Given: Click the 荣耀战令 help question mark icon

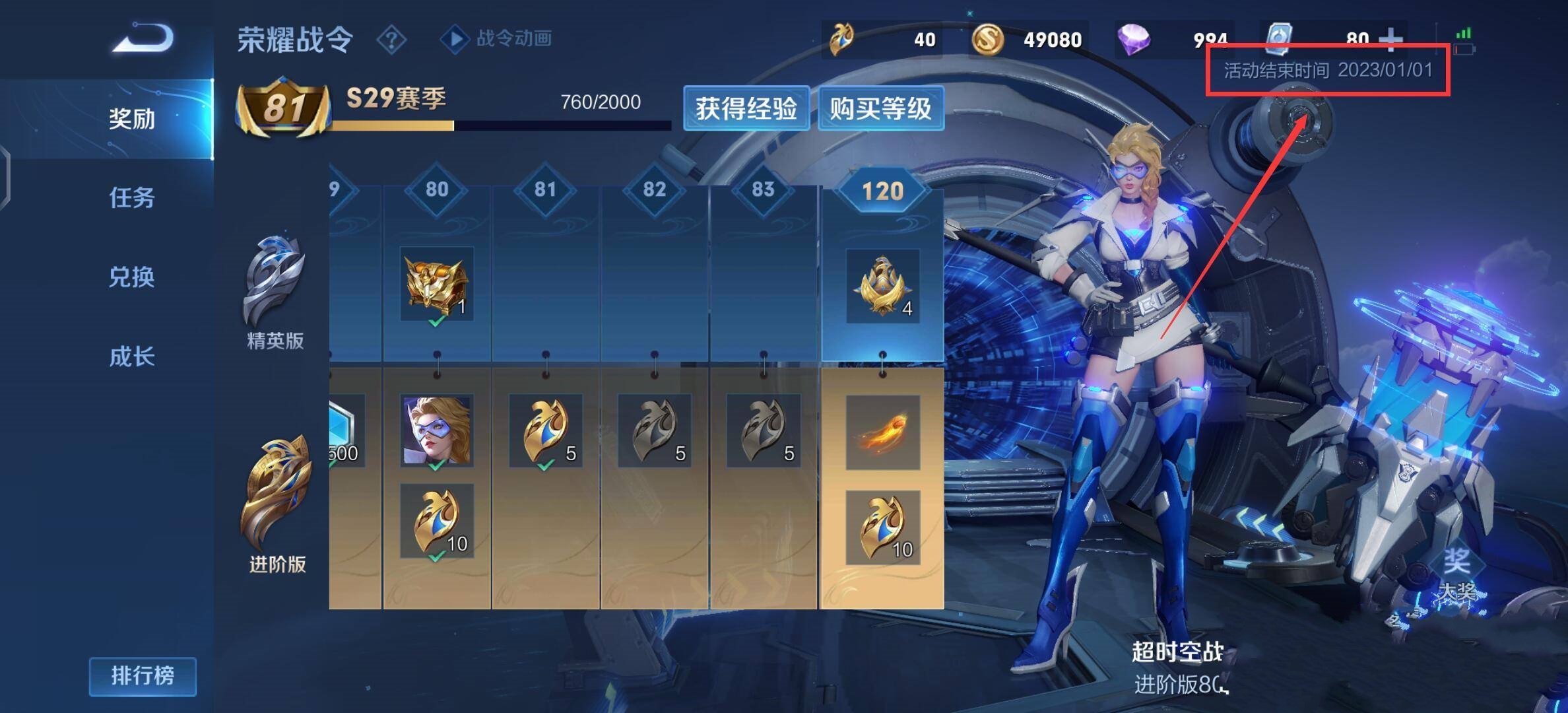Looking at the screenshot, I should point(392,40).
